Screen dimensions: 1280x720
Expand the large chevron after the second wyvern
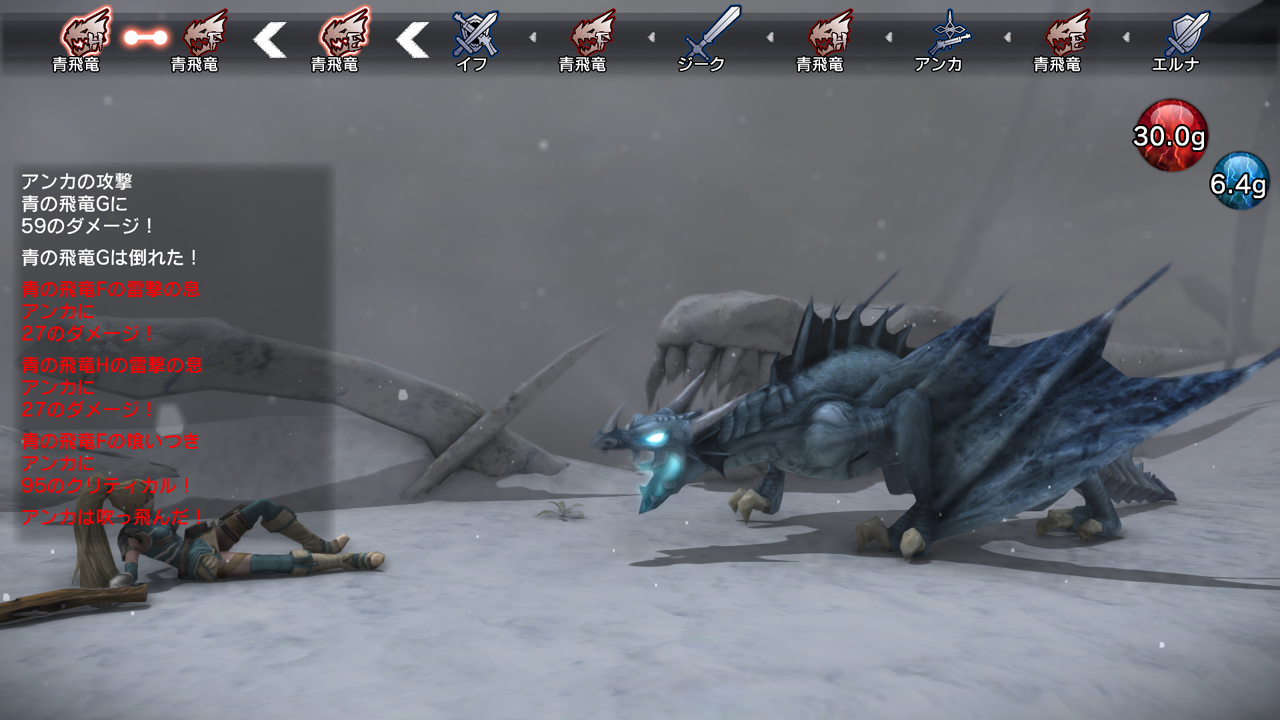point(270,42)
